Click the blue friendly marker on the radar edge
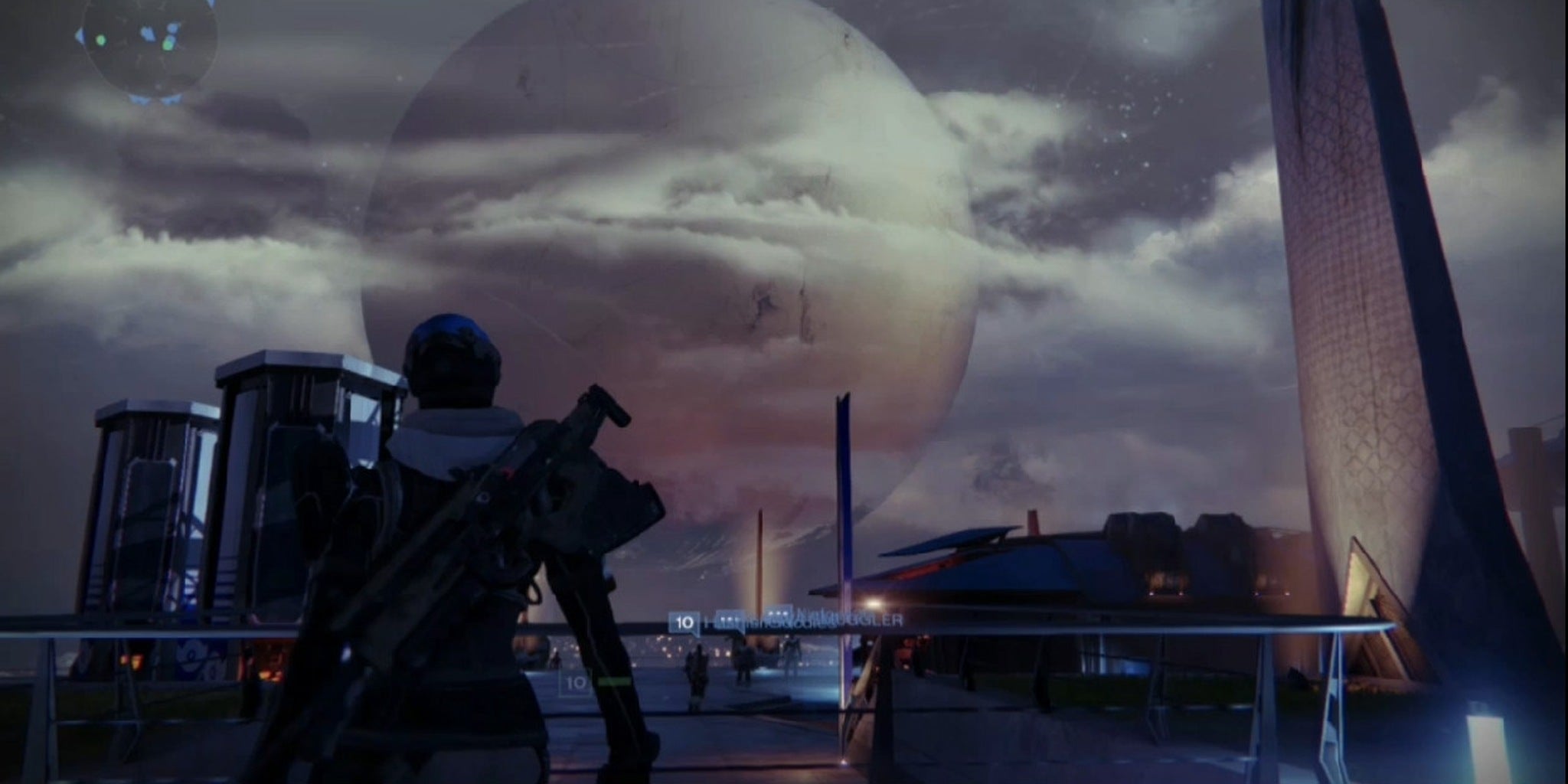Viewport: 1568px width, 784px height. [80, 34]
